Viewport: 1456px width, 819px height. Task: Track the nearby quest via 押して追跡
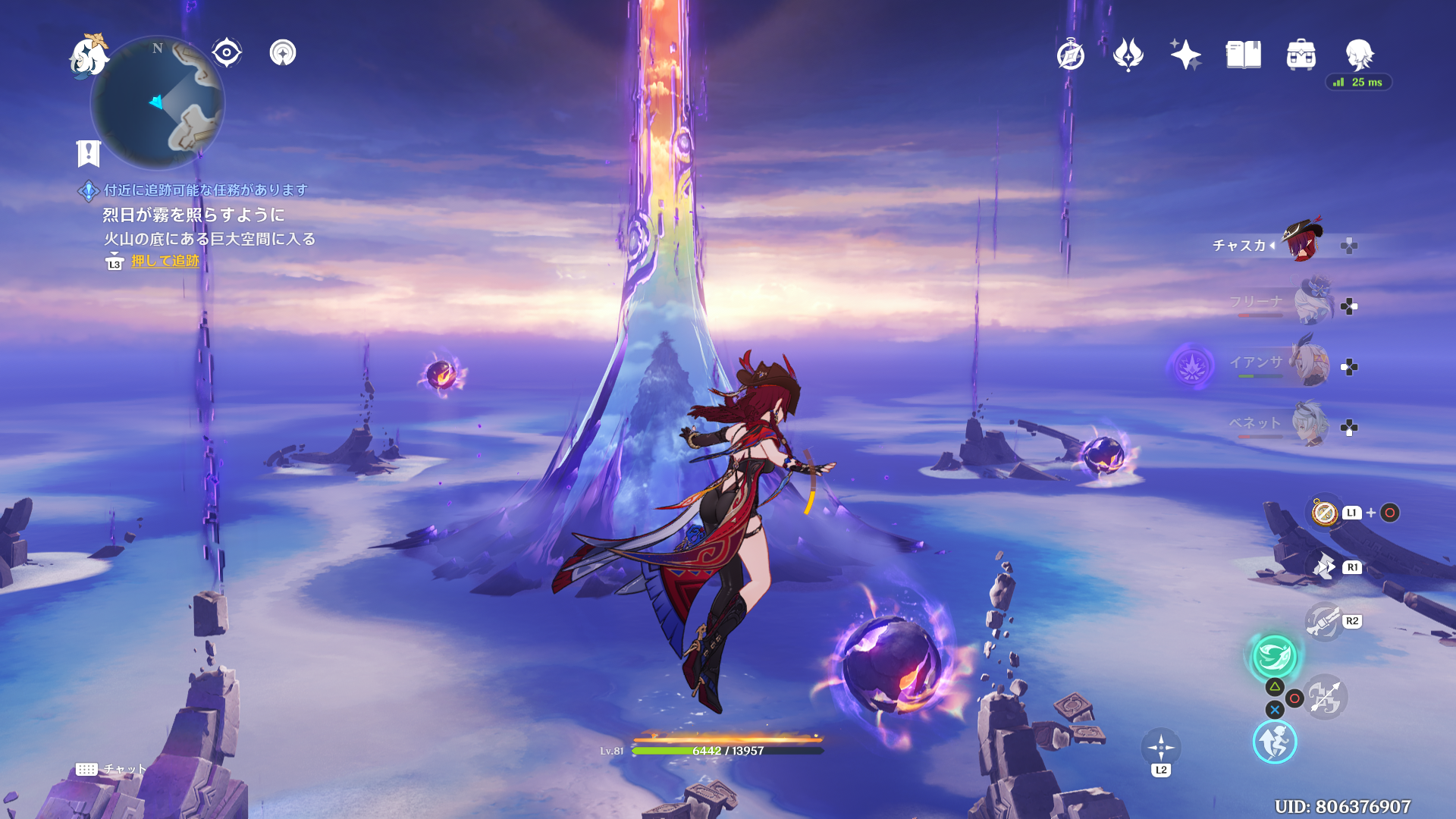pyautogui.click(x=165, y=261)
